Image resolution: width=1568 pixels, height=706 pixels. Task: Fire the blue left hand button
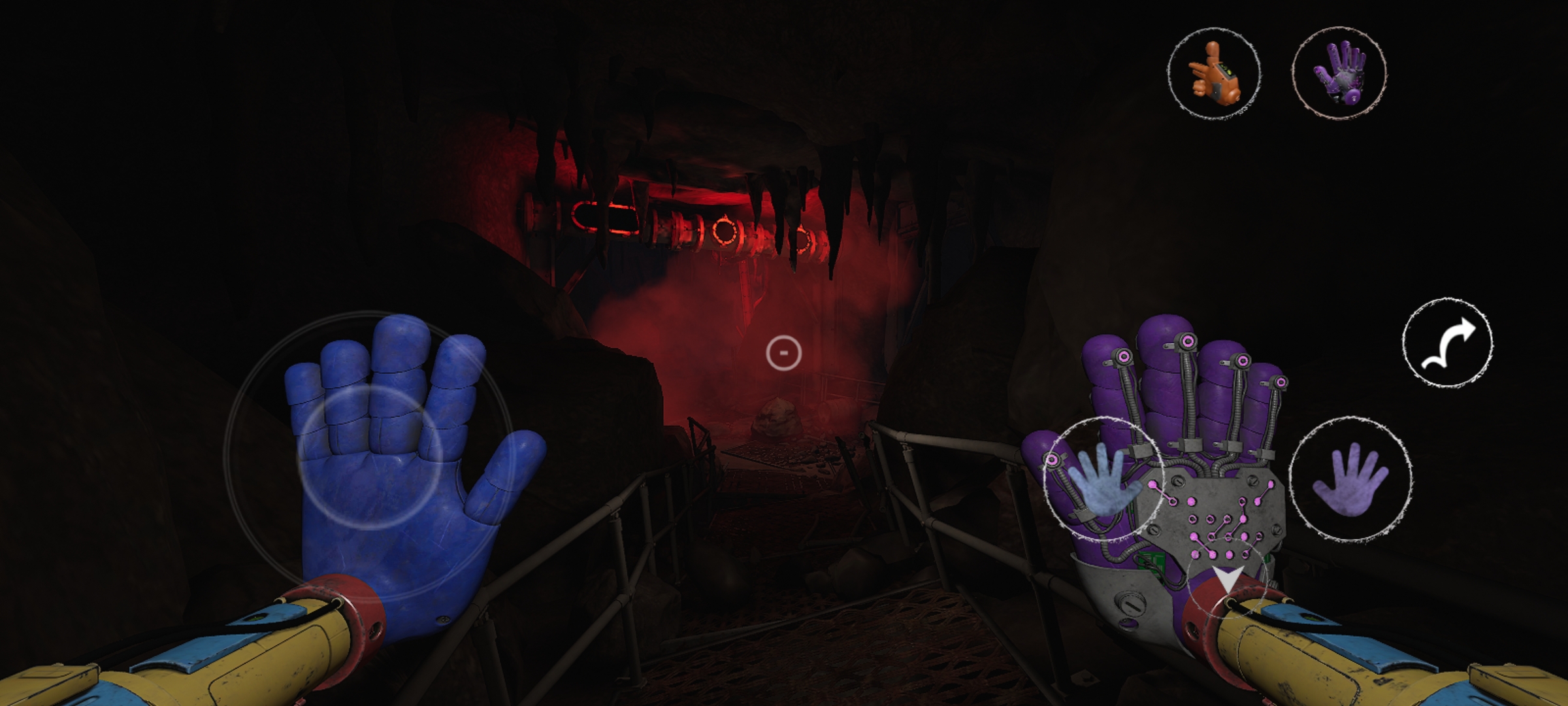click(x=1103, y=479)
